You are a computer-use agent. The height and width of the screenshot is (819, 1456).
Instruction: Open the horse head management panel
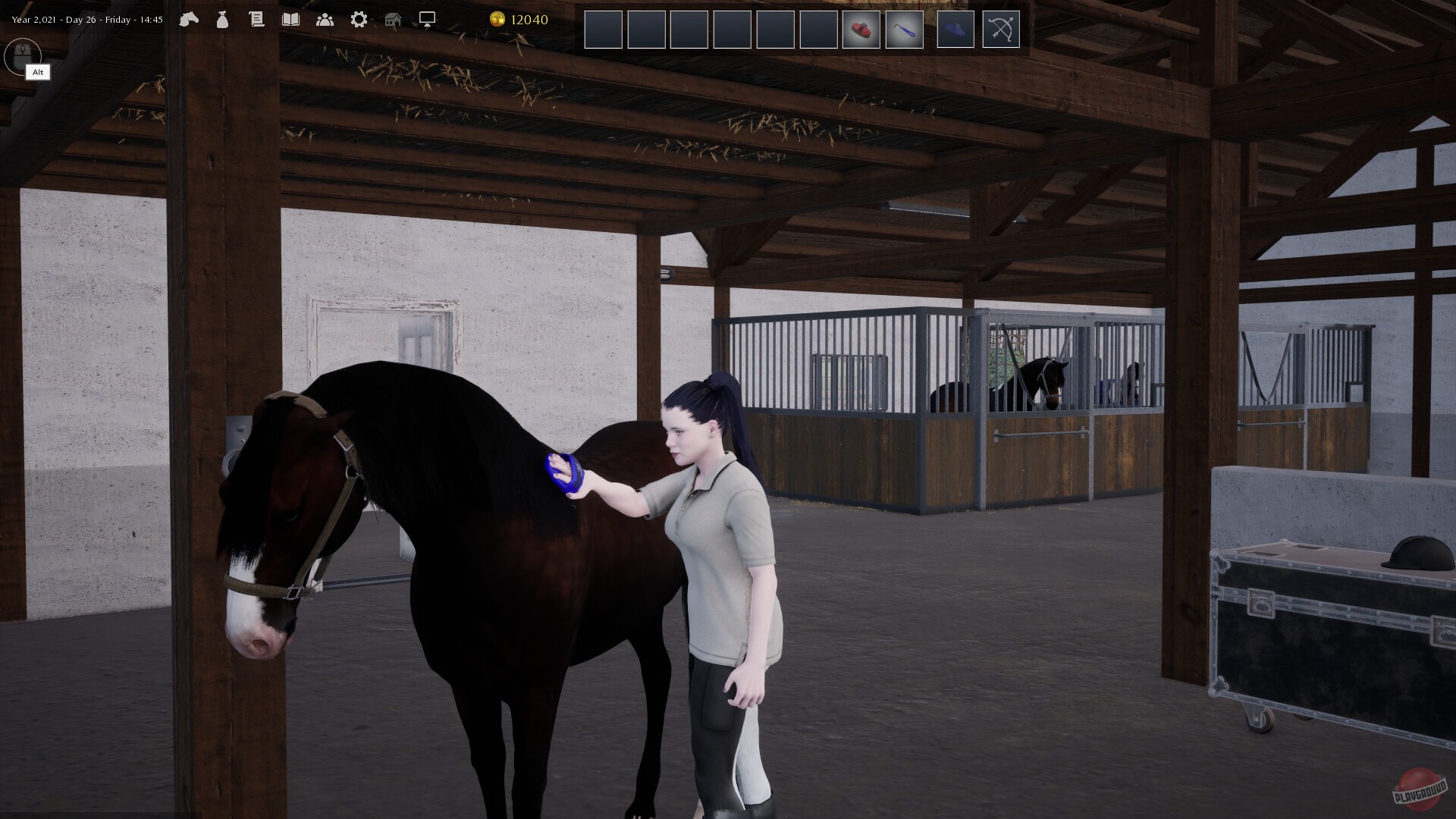click(190, 20)
